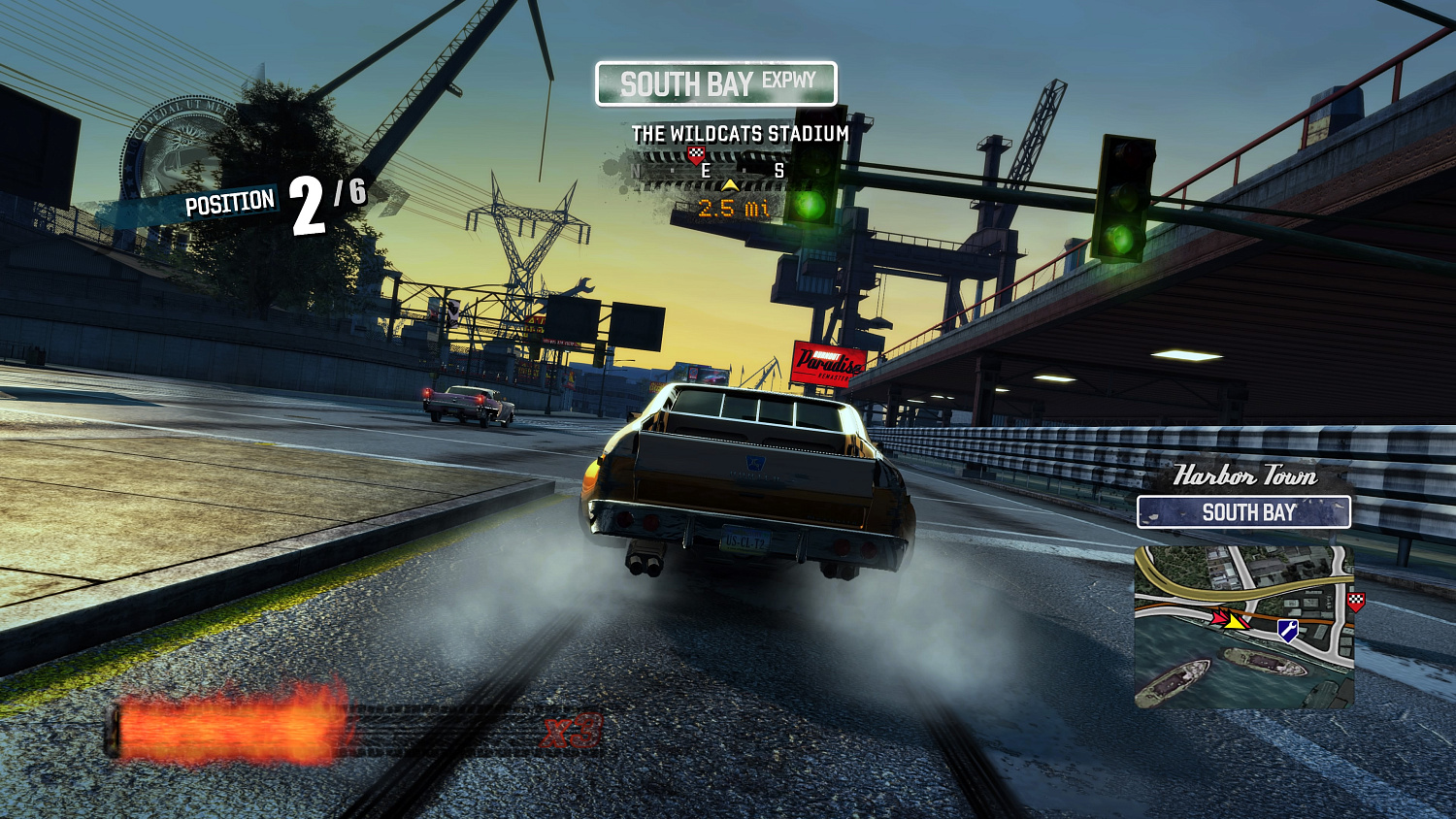Select the yellow direction arrow under the compass
This screenshot has width=1456, height=819.
[x=730, y=185]
